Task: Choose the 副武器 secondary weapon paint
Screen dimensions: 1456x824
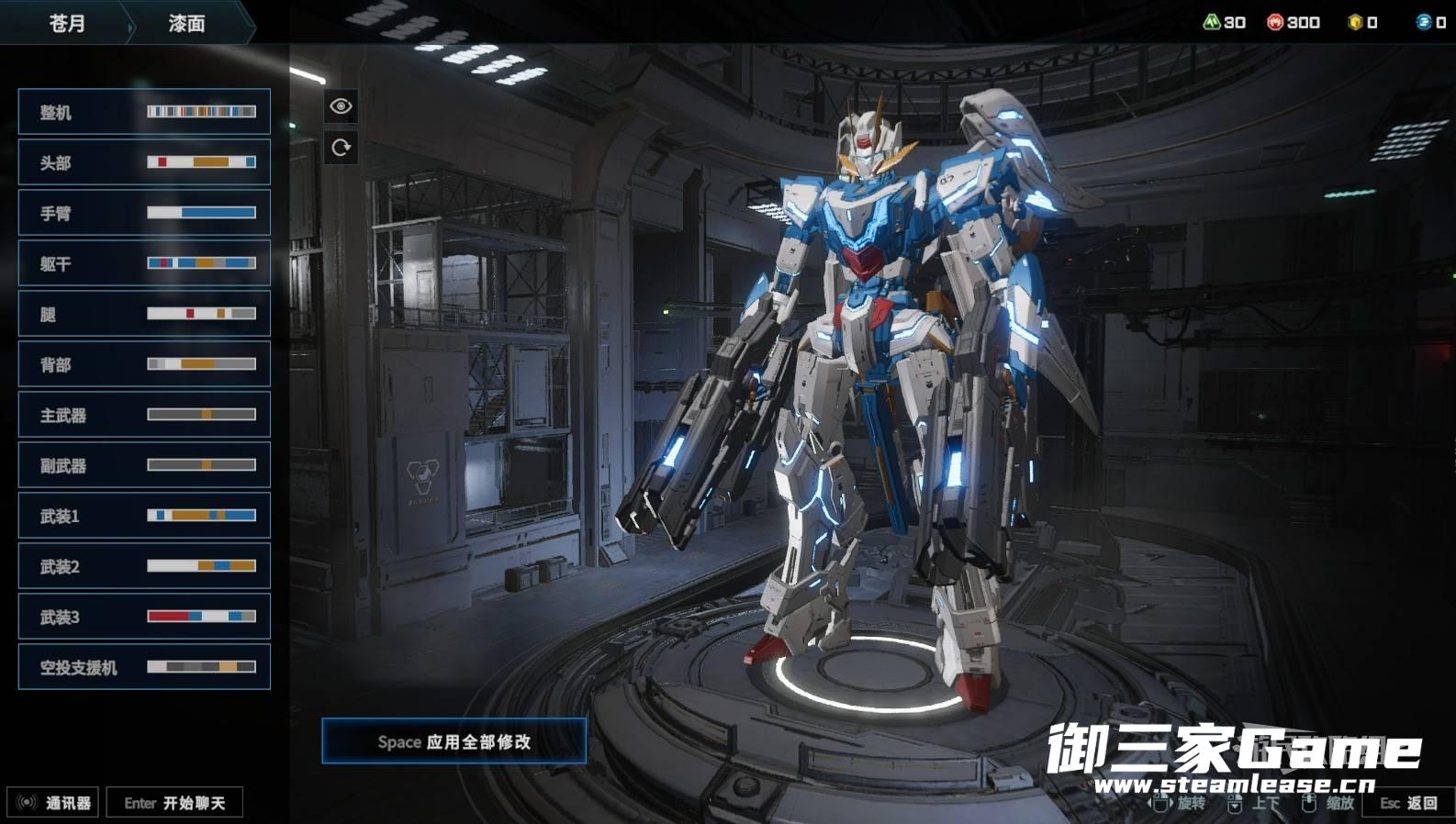Action: [144, 465]
